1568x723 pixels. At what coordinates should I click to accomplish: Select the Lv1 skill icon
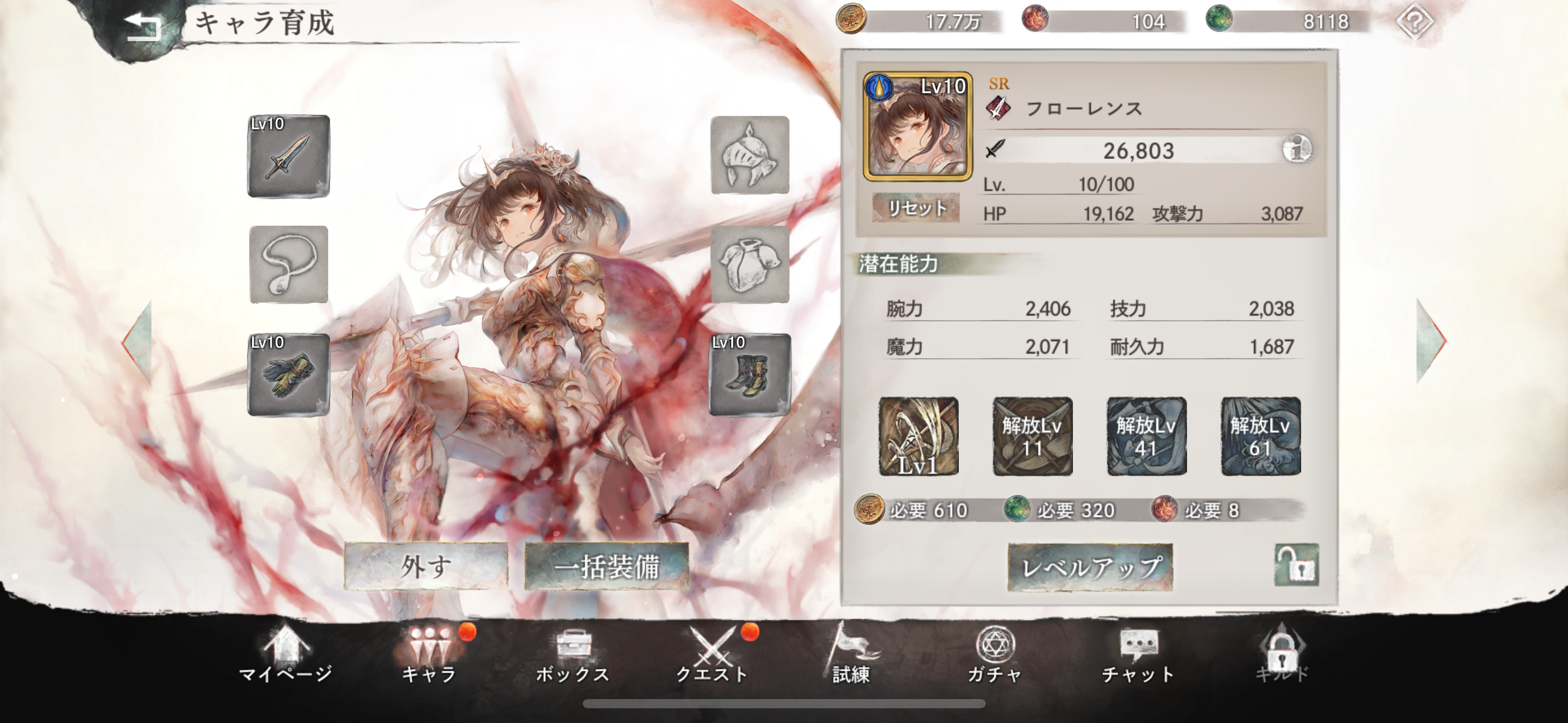point(918,437)
